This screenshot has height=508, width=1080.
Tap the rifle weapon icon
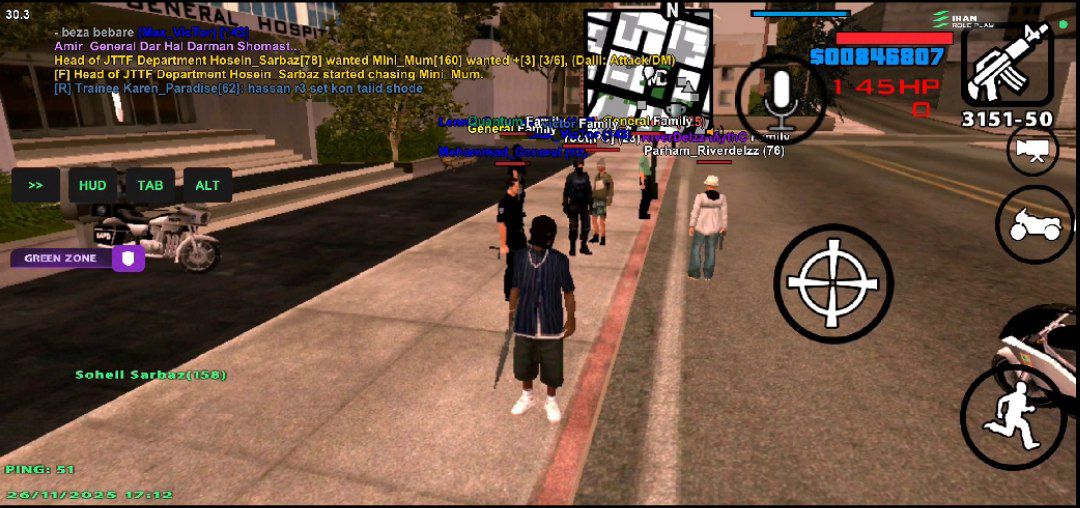(x=1007, y=64)
